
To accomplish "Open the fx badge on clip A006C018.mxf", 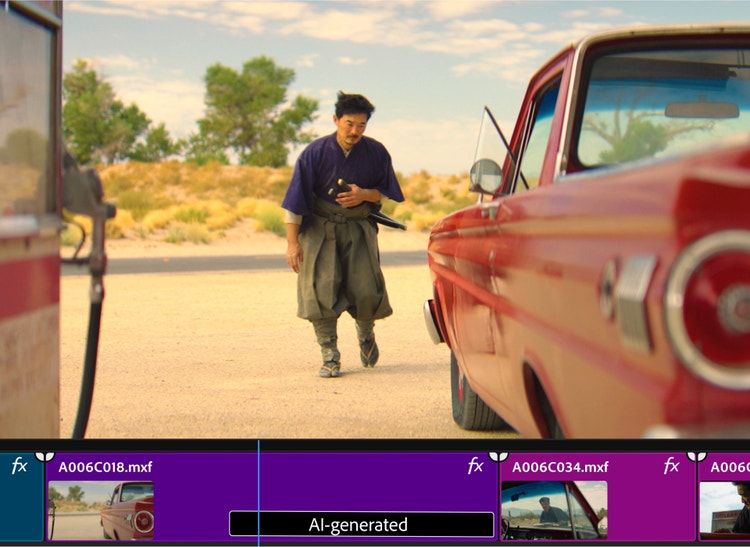I will pyautogui.click(x=475, y=466).
